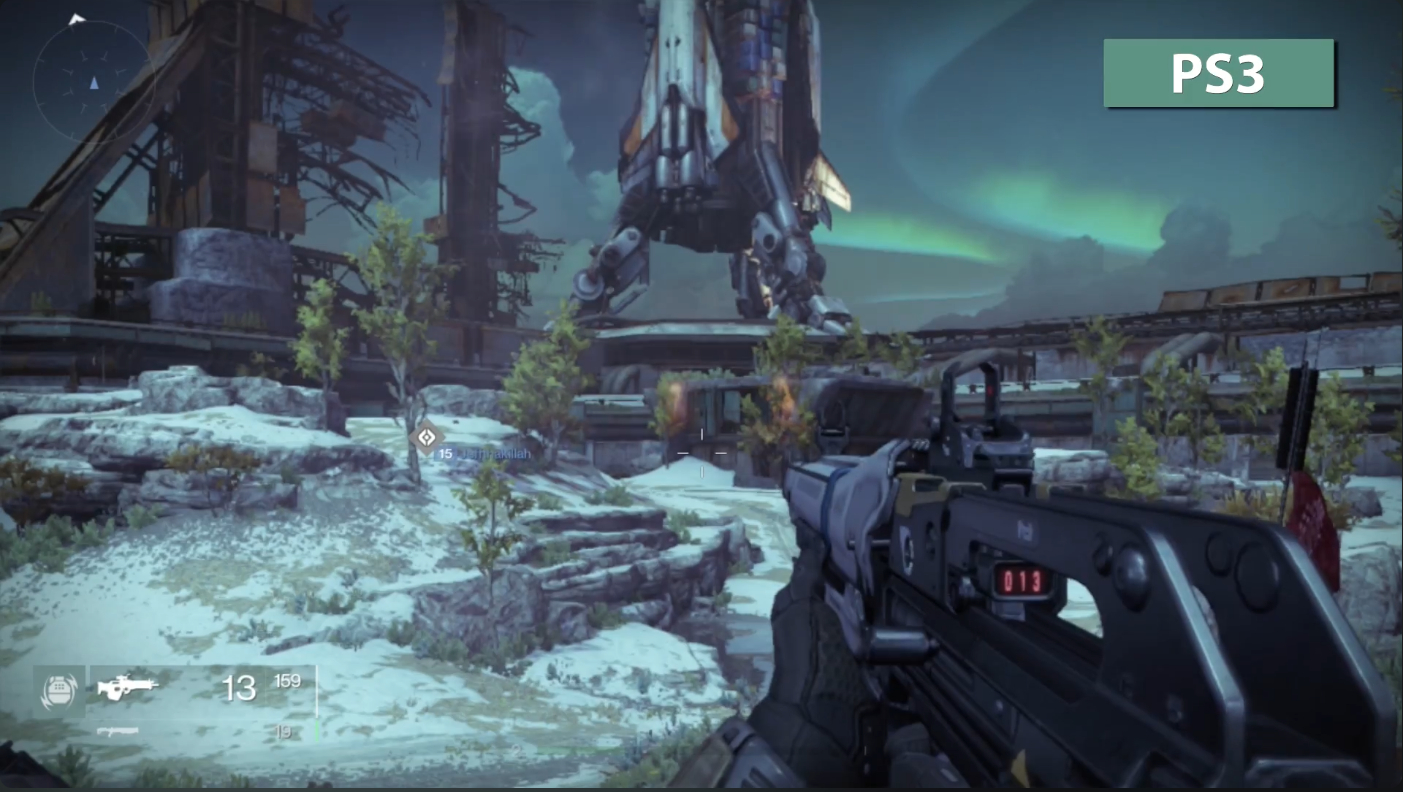Click the circular radar in the corner
Viewport: 1403px width, 792px height.
click(x=92, y=79)
